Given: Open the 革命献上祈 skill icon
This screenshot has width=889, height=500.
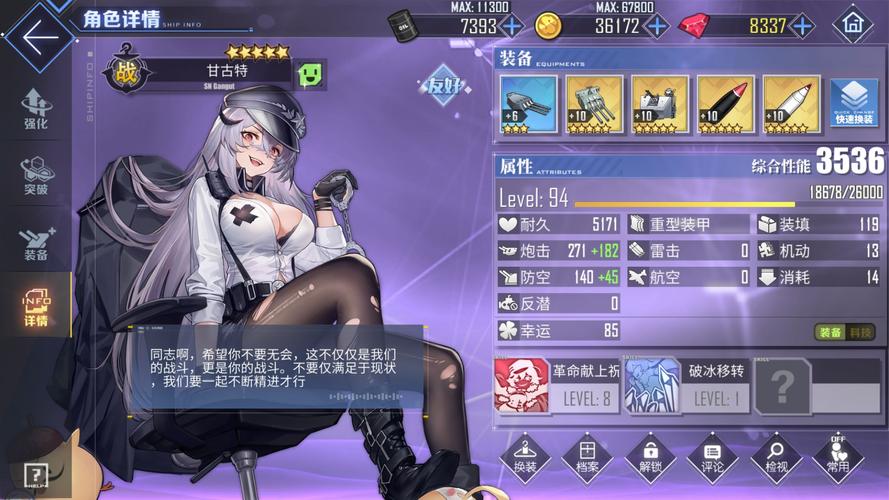Looking at the screenshot, I should click(x=521, y=386).
